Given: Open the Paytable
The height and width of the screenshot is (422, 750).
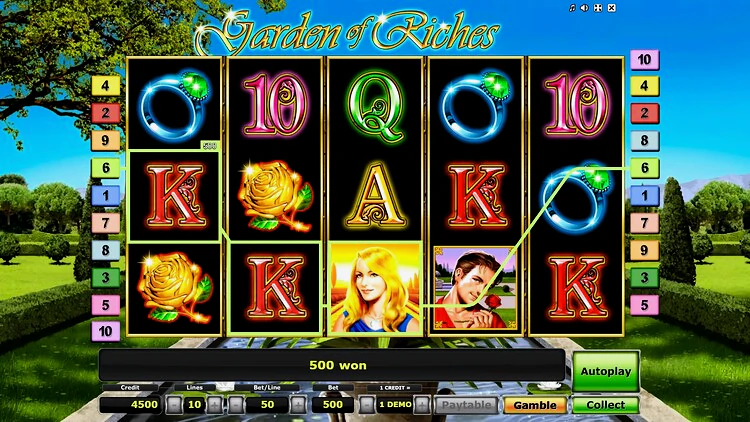Looking at the screenshot, I should coord(466,405).
